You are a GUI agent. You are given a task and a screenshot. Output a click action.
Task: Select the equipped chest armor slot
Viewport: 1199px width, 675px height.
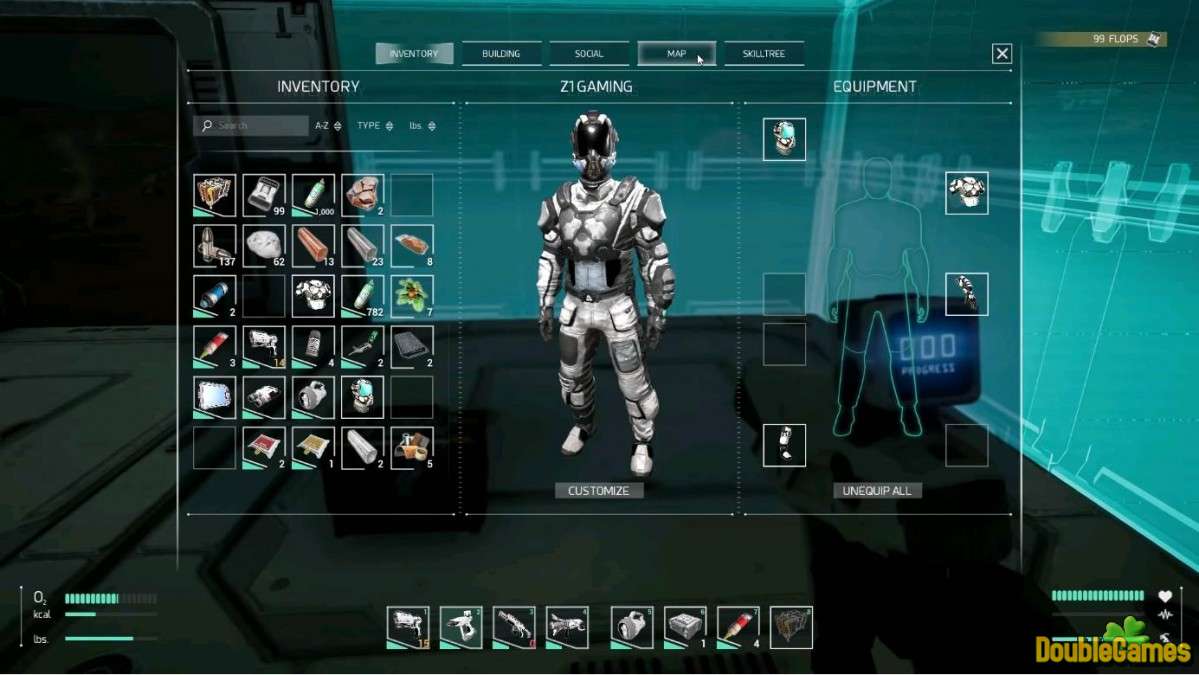point(966,193)
